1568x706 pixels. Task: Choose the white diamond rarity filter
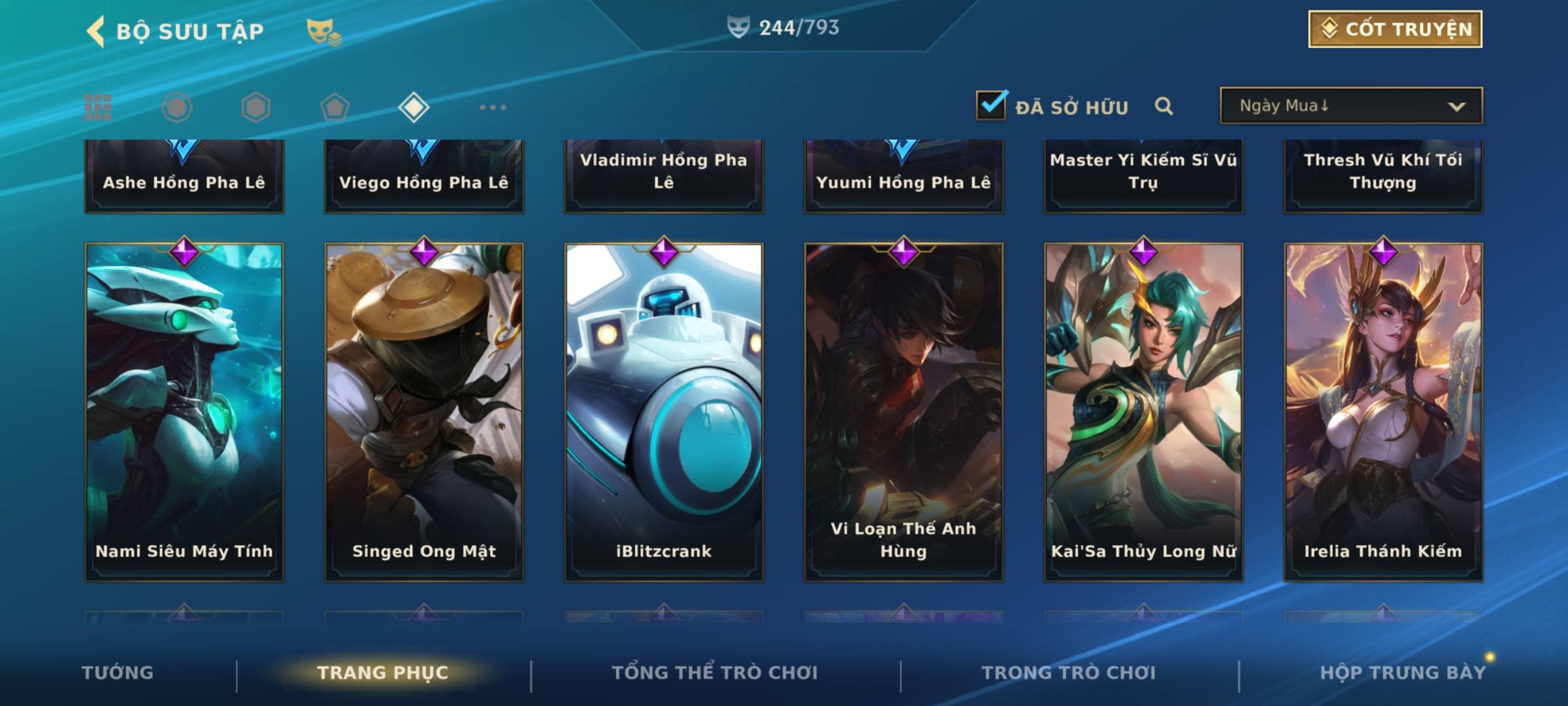point(414,107)
